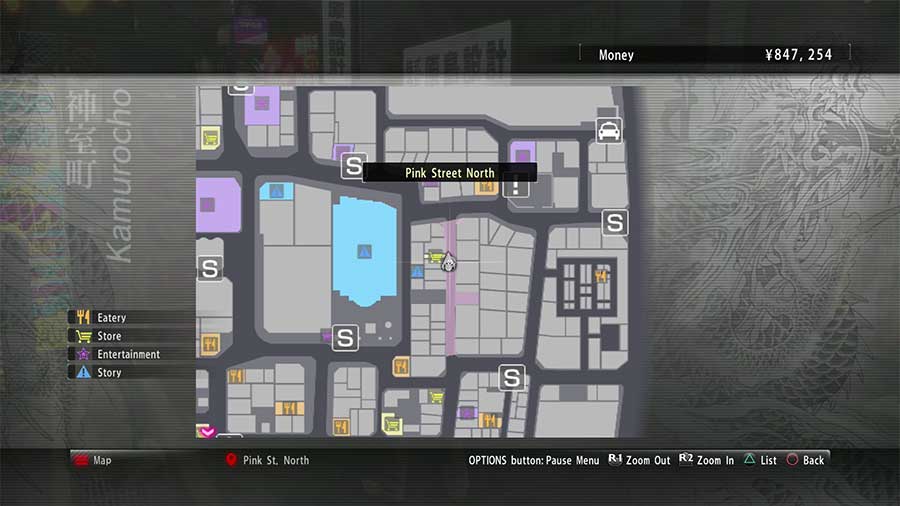Choose the Store legend entry

[x=108, y=336]
